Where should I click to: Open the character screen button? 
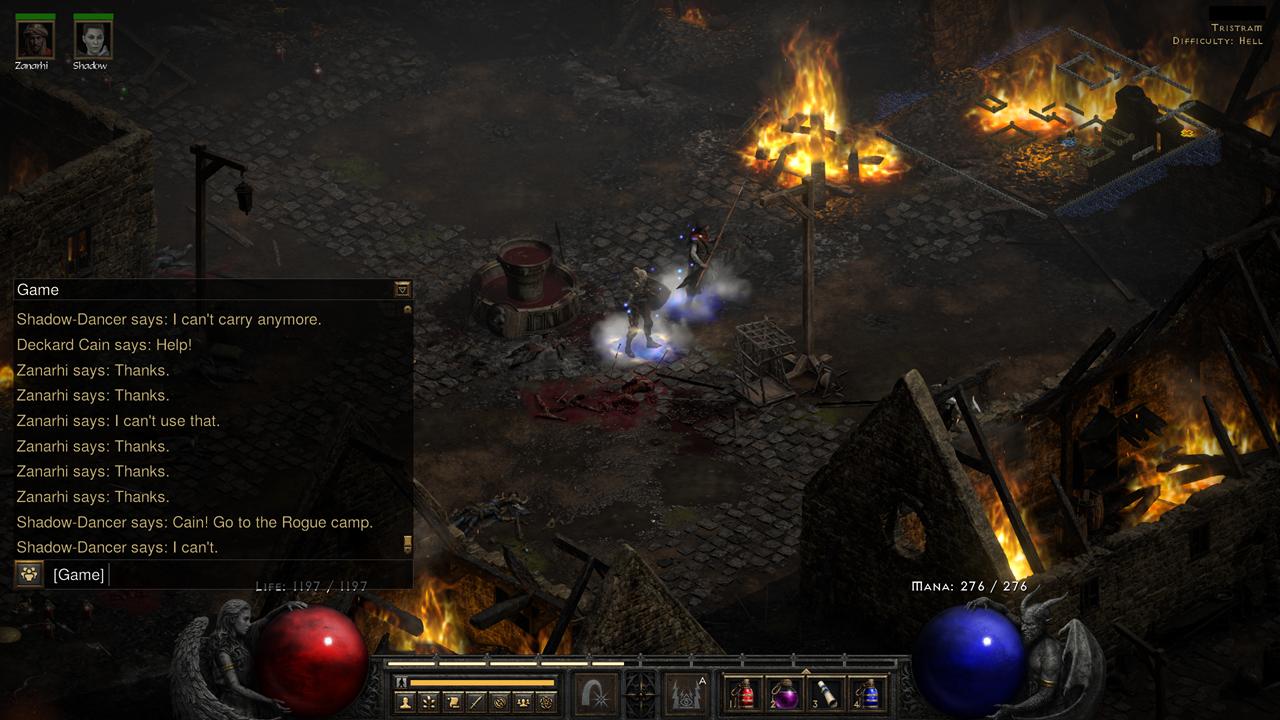pyautogui.click(x=405, y=702)
